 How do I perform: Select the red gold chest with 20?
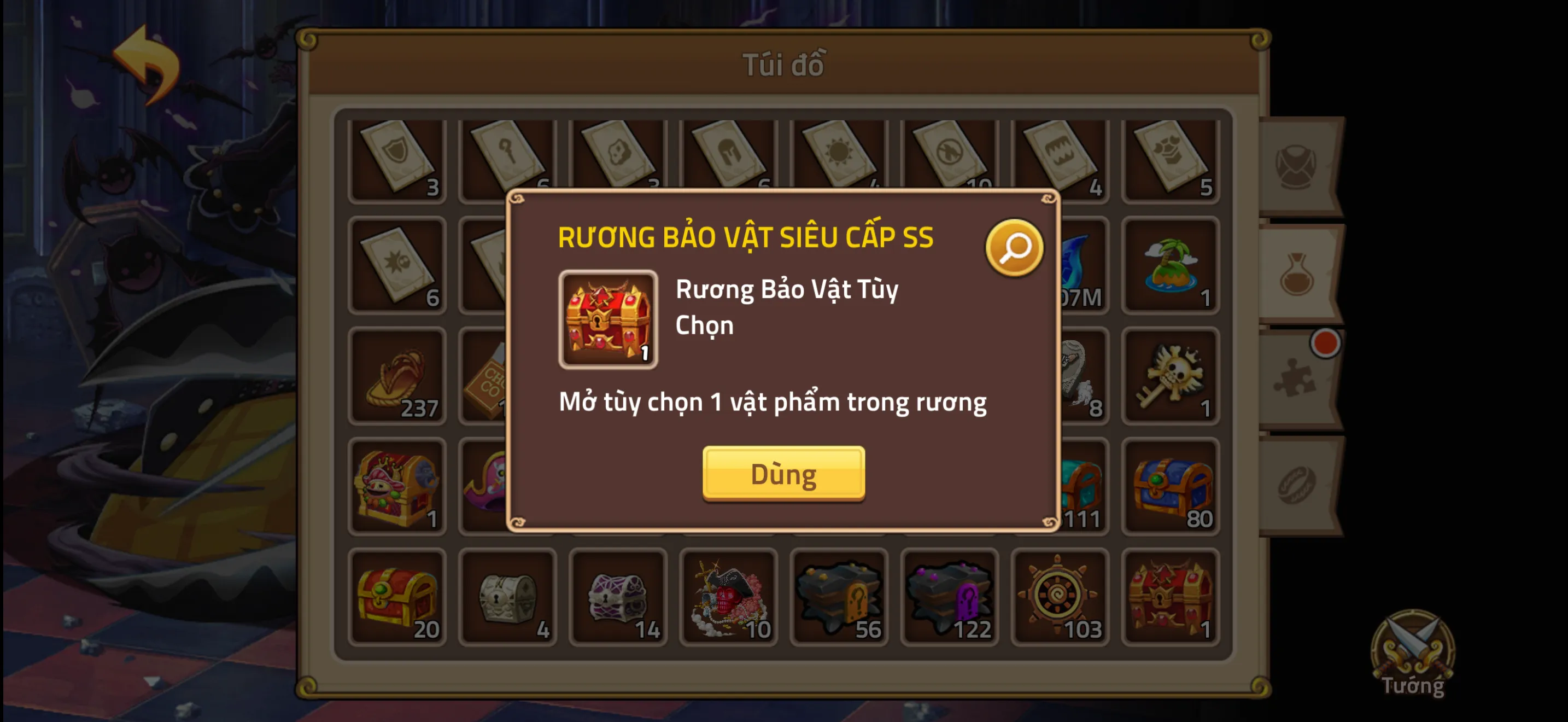(397, 597)
